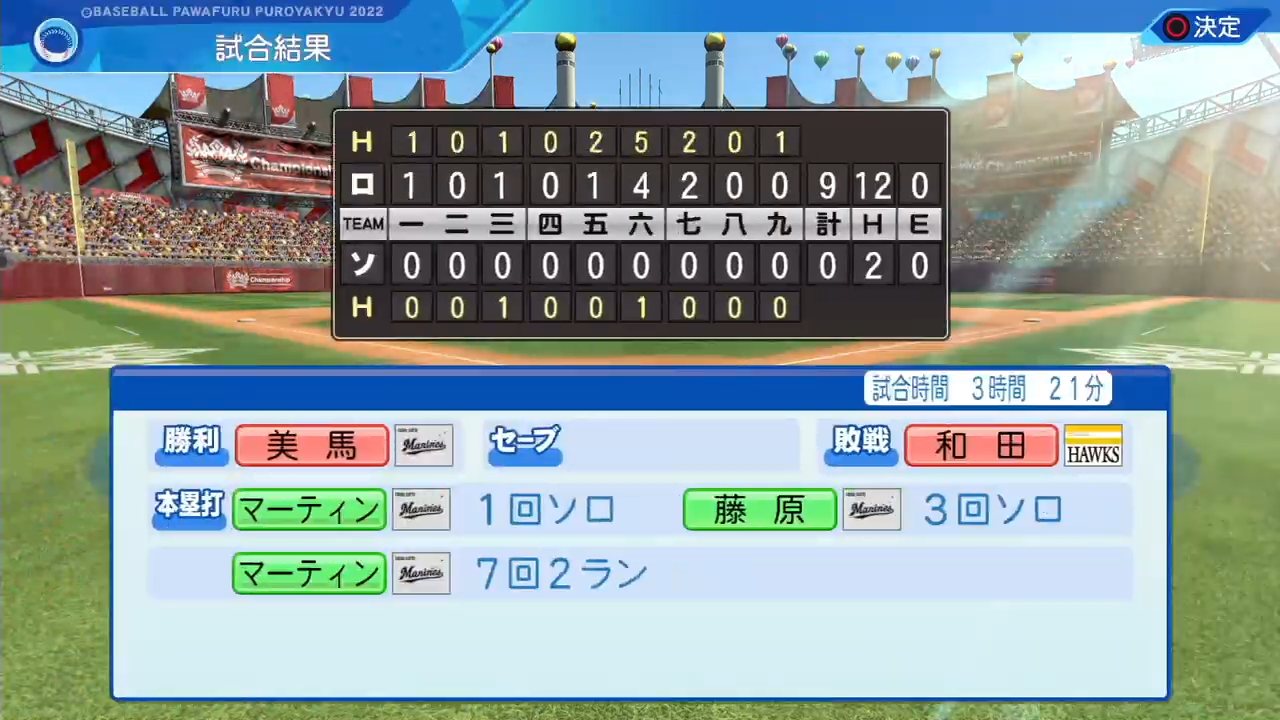Viewport: 1280px width, 720px height.
Task: Click the red 決定 confirm circle icon
Action: pos(1176,27)
